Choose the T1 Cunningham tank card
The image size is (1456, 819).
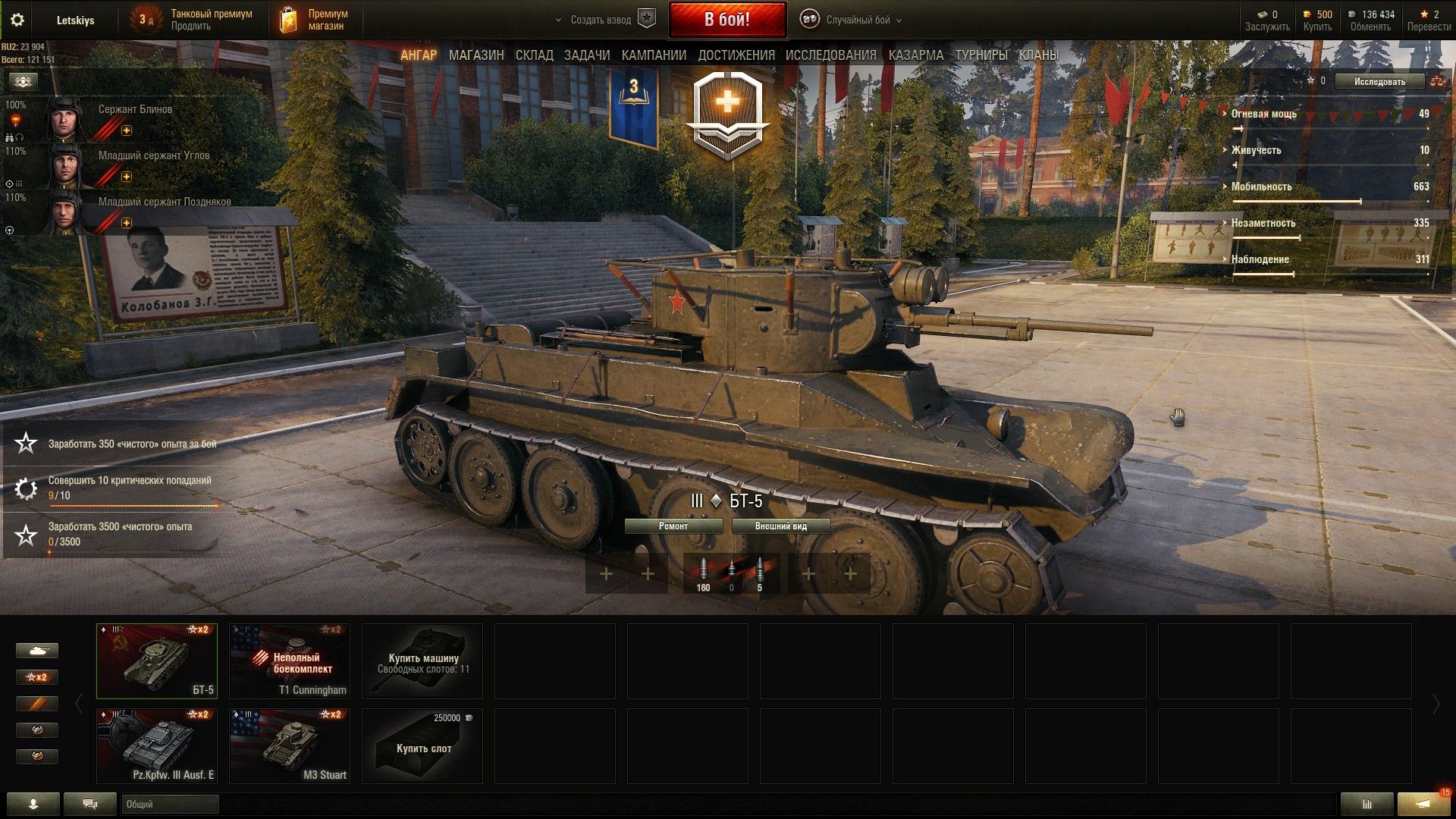(290, 661)
